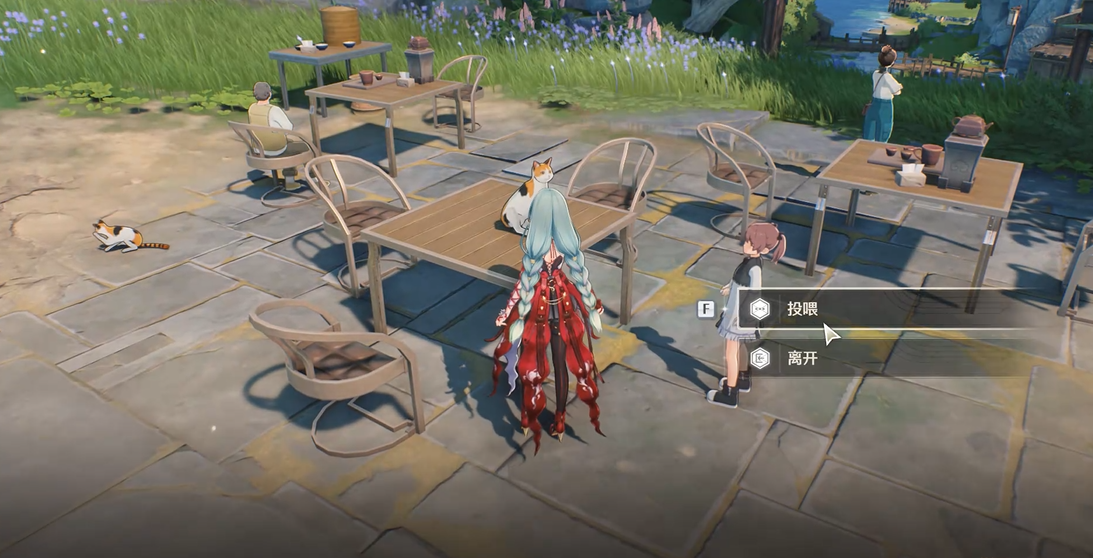Choose the 投喂 feed option

pyautogui.click(x=802, y=309)
